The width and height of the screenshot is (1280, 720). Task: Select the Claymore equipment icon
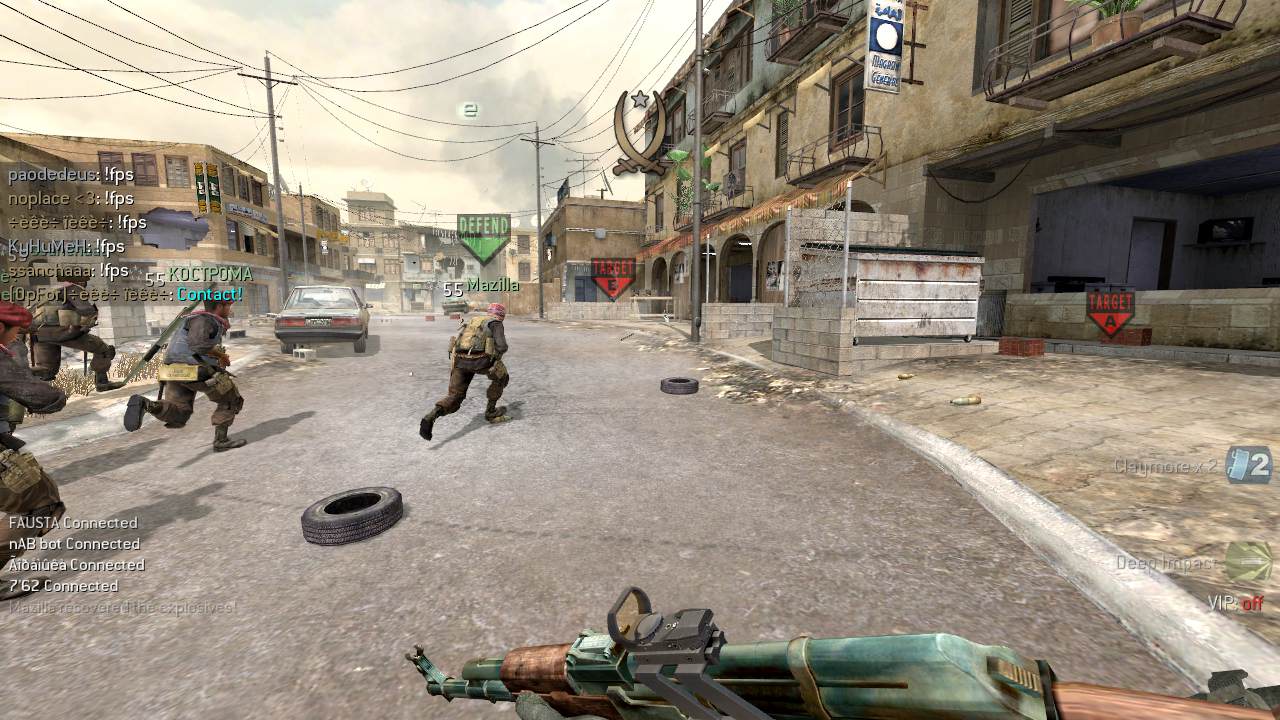(1248, 465)
